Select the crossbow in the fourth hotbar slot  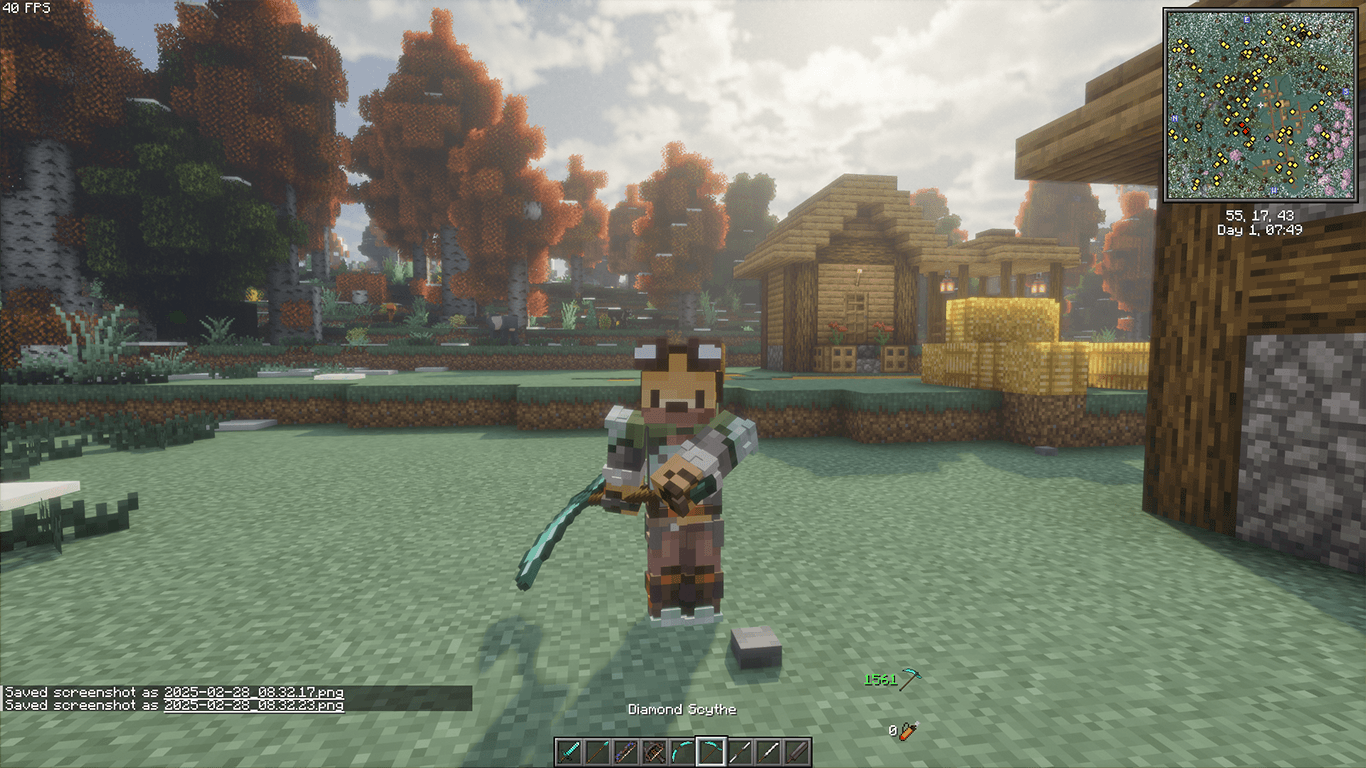[x=653, y=751]
